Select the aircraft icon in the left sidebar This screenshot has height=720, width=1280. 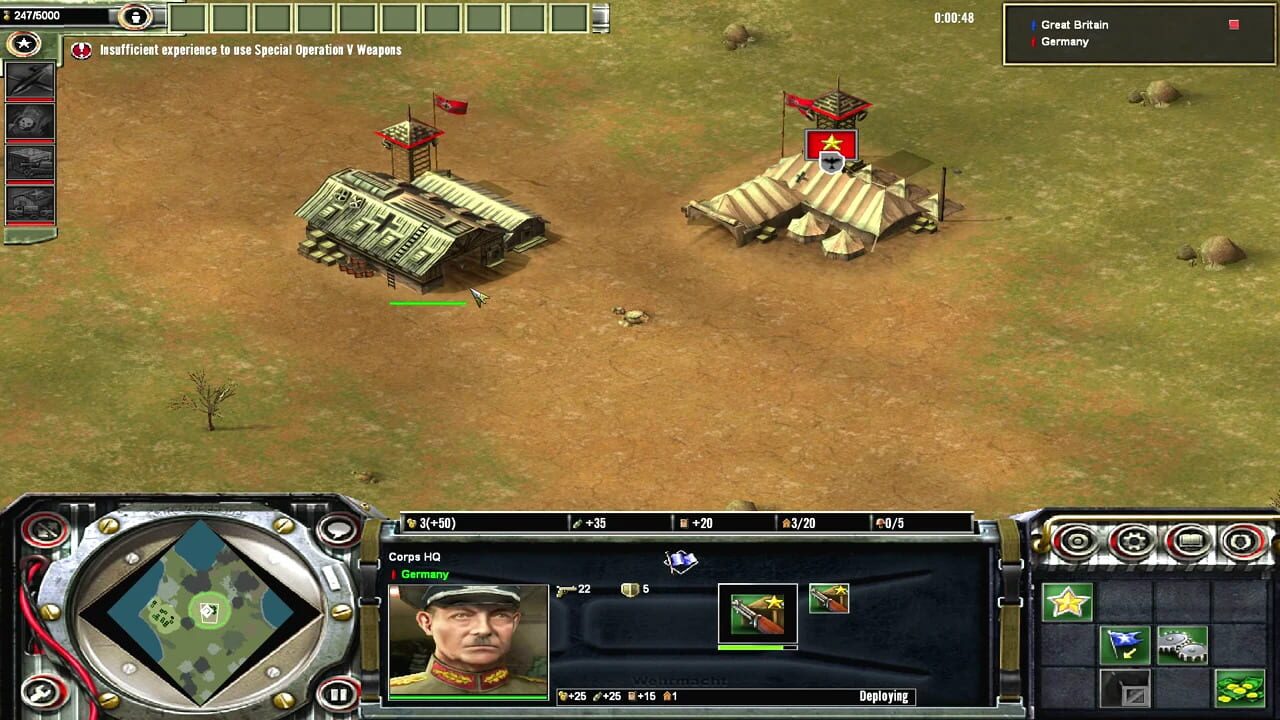pos(29,80)
